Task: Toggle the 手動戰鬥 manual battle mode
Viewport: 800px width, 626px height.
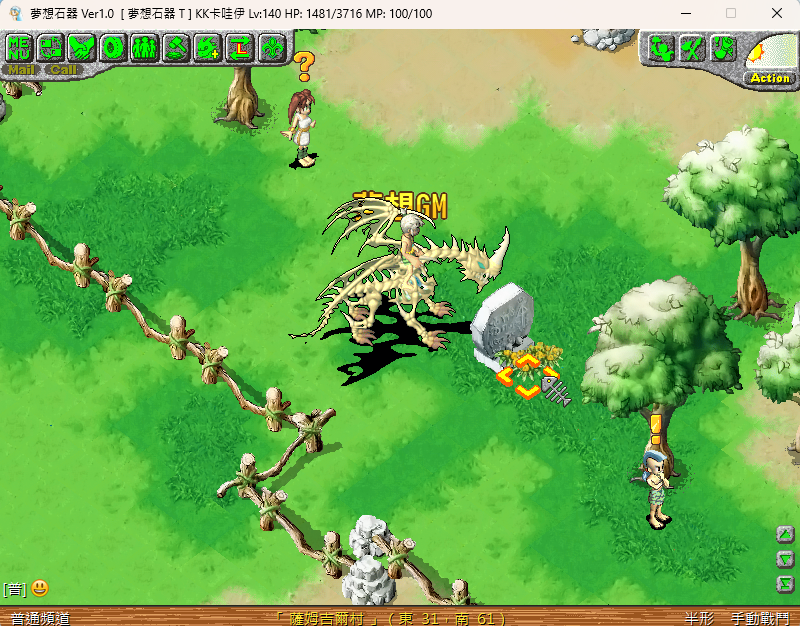Action: (x=758, y=618)
